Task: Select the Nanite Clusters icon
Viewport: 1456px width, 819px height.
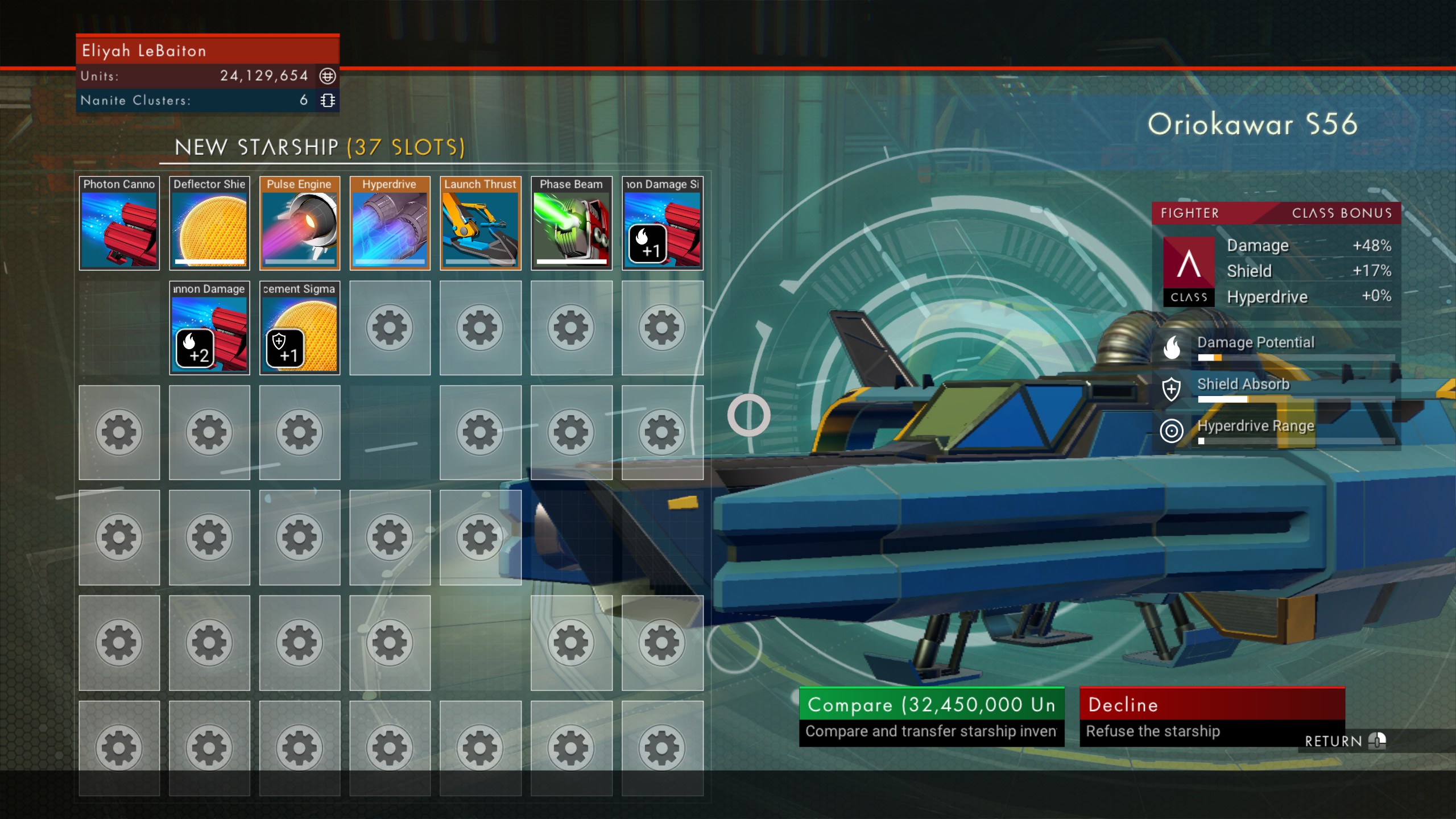Action: tap(326, 100)
